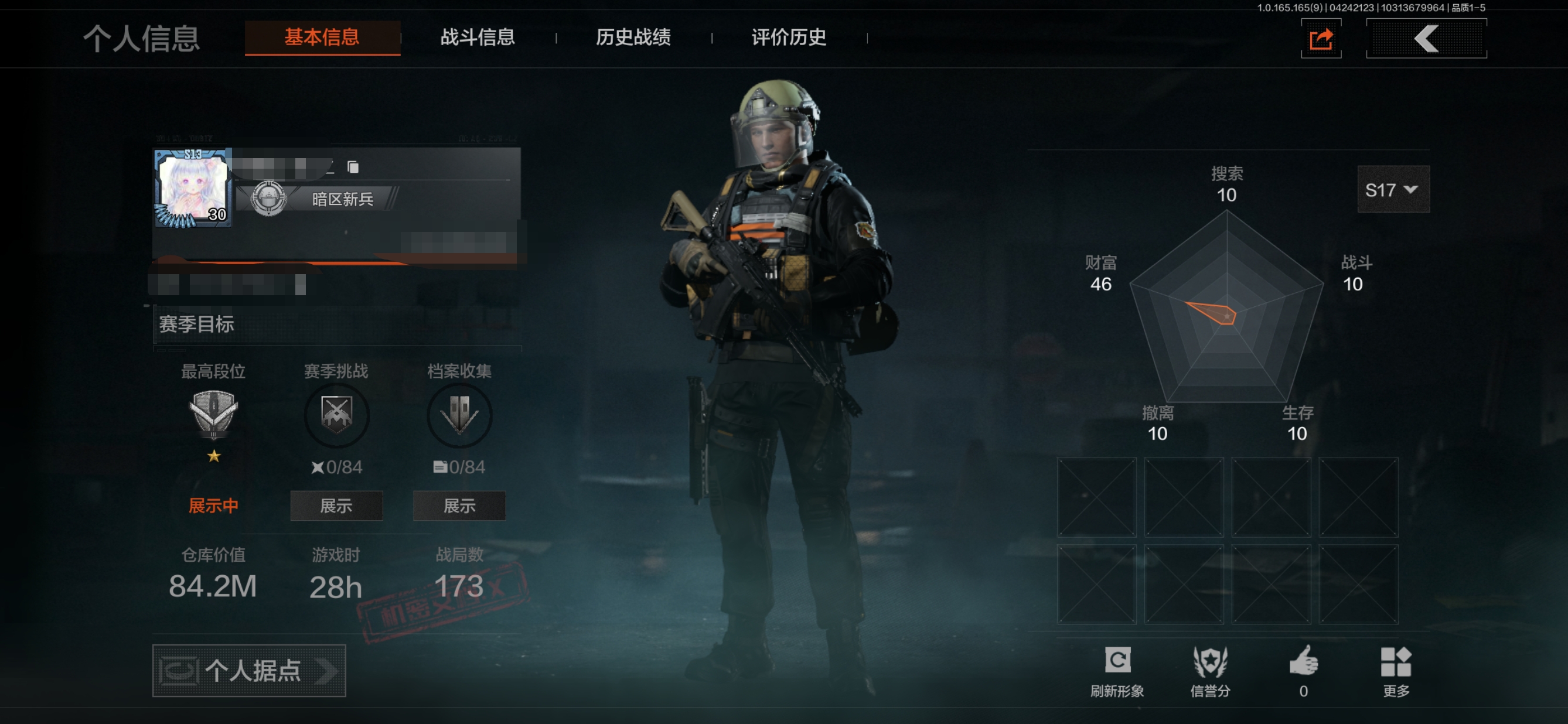1568x724 pixels.
Task: Open the 更多 more options
Action: tap(1396, 671)
